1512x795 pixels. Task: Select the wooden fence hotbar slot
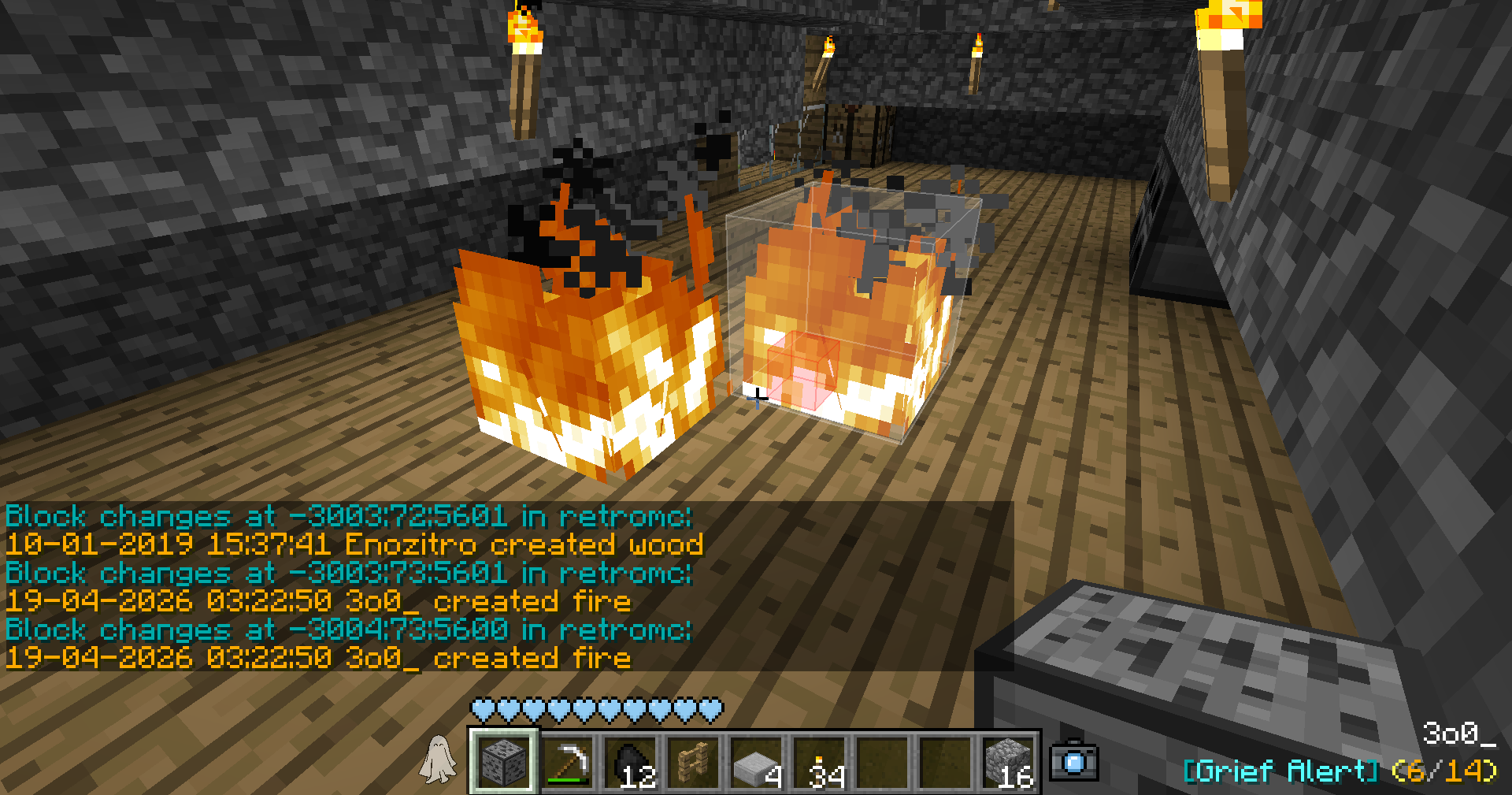pos(693,762)
